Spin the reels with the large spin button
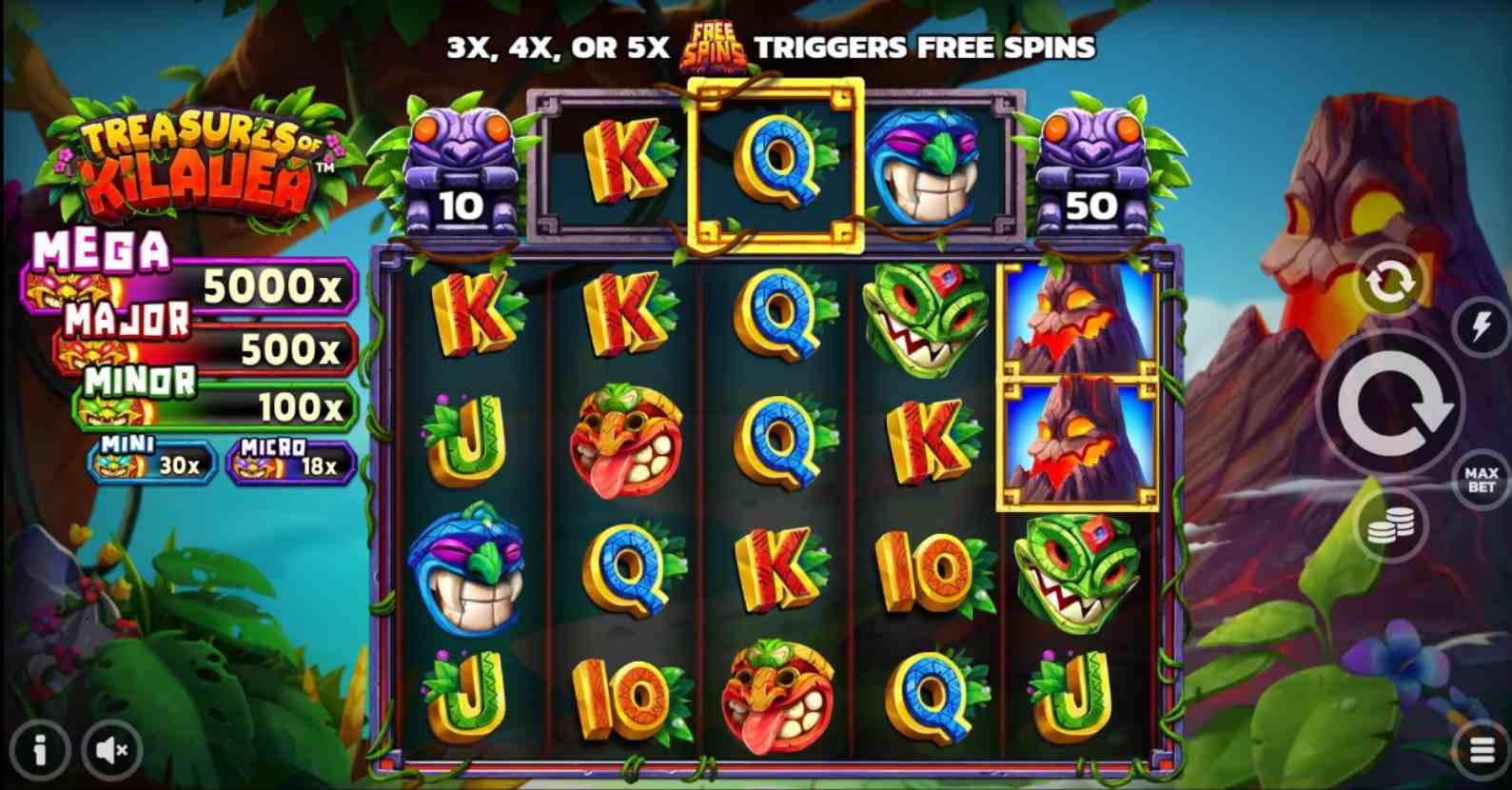 click(1390, 405)
